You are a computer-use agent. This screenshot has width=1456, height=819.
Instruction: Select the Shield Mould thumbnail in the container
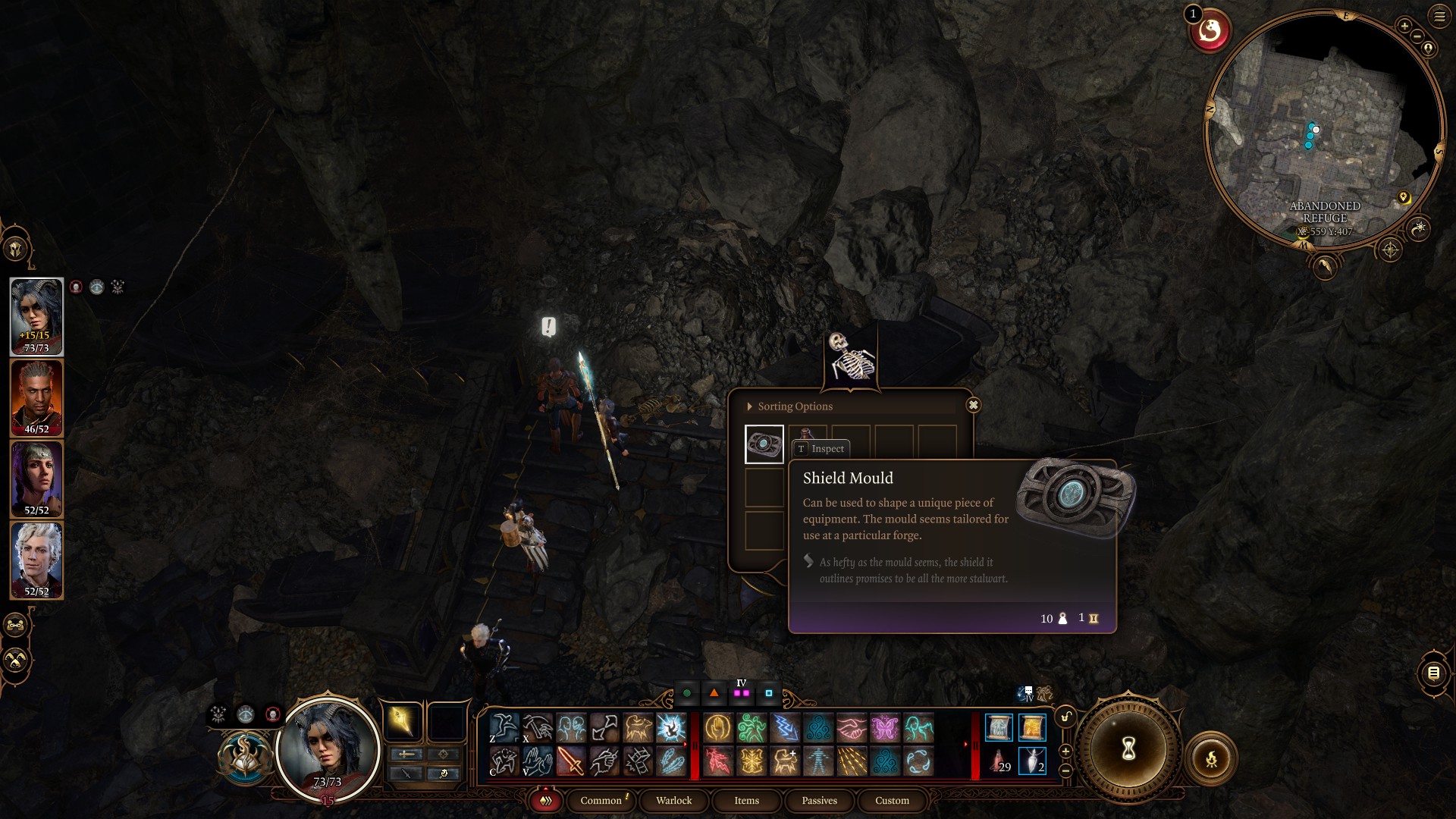click(x=764, y=443)
